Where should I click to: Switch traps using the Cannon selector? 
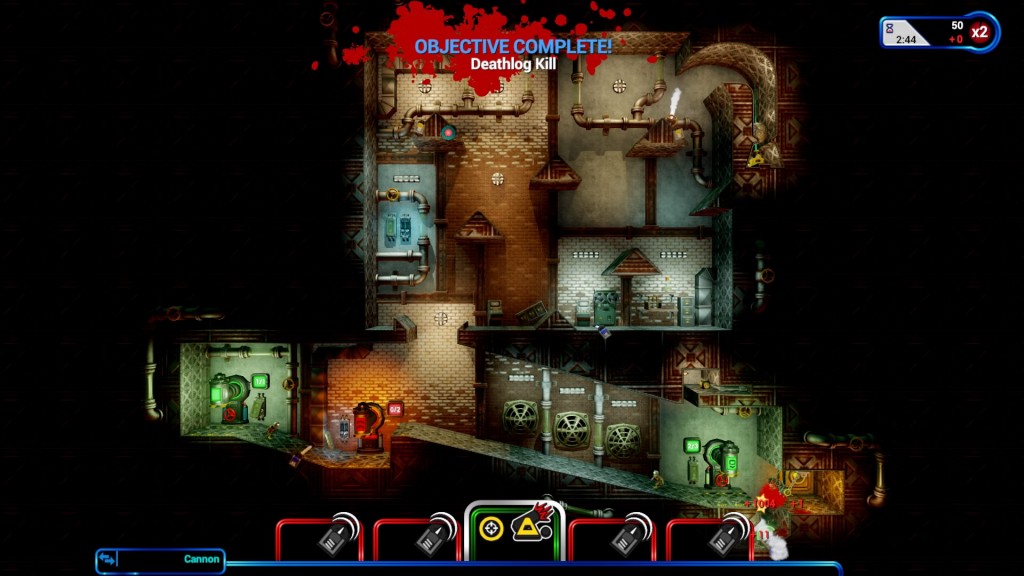pyautogui.click(x=160, y=560)
